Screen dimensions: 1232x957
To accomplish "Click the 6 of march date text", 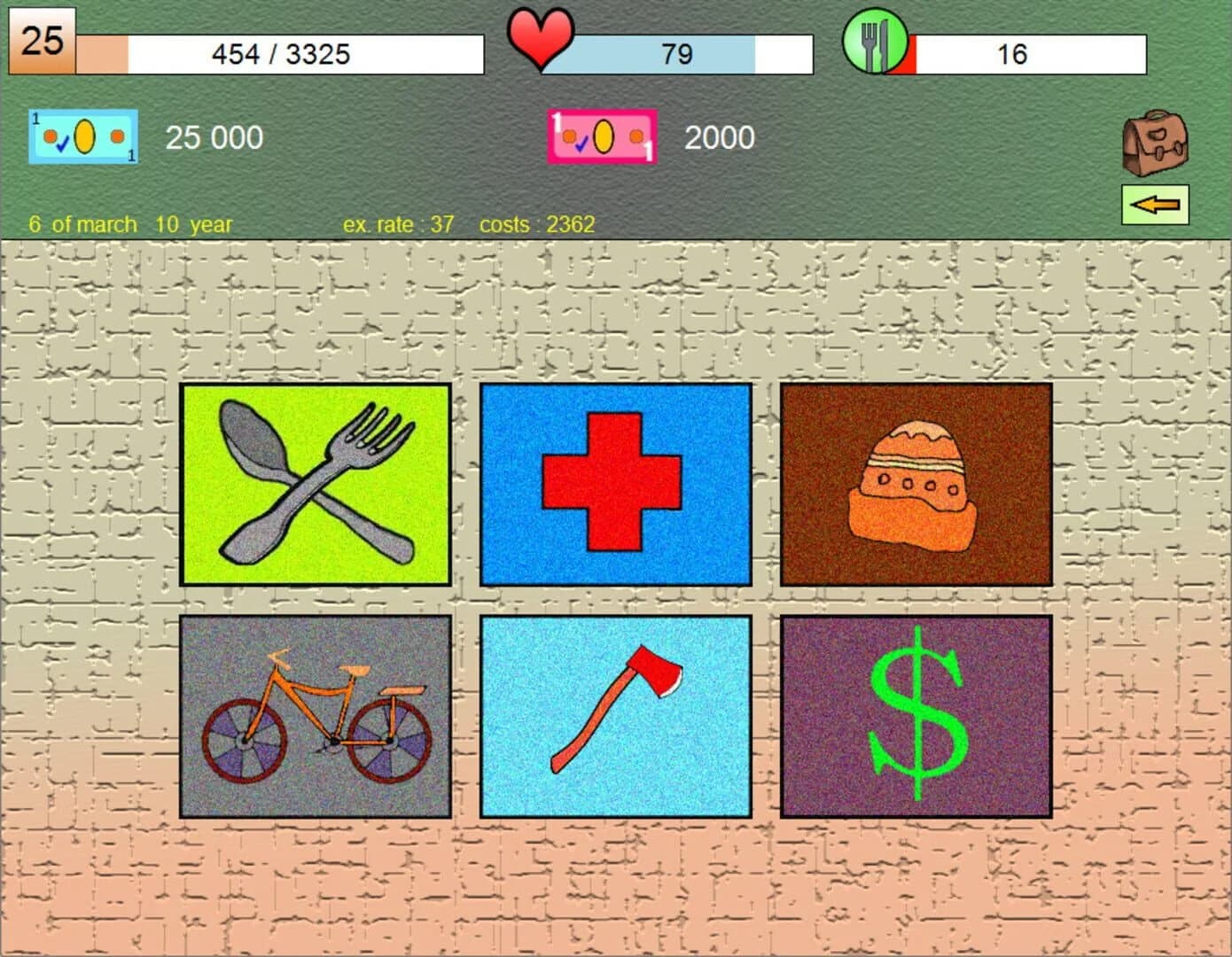I will (x=83, y=224).
